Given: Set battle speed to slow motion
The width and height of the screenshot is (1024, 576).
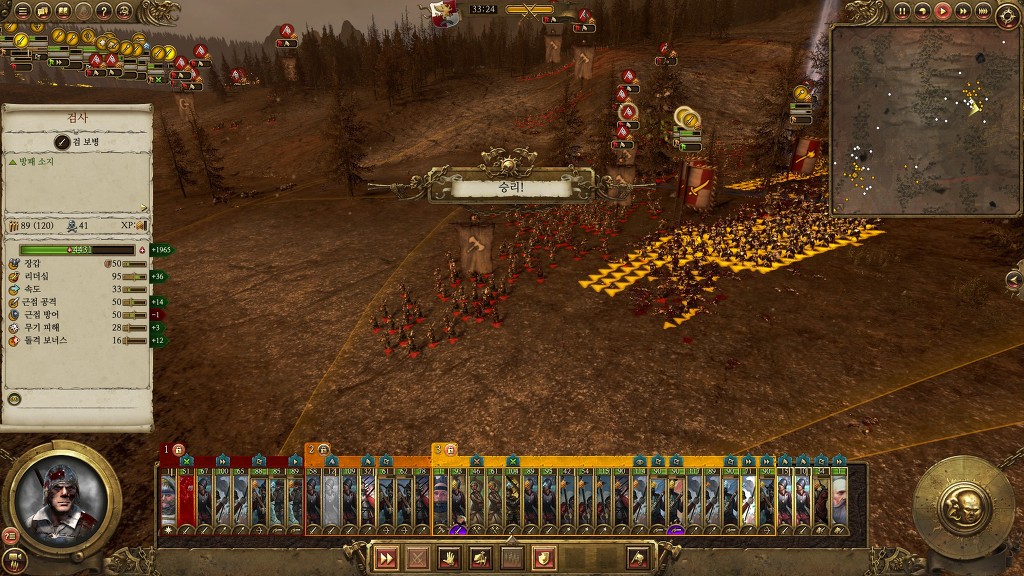Looking at the screenshot, I should point(922,11).
